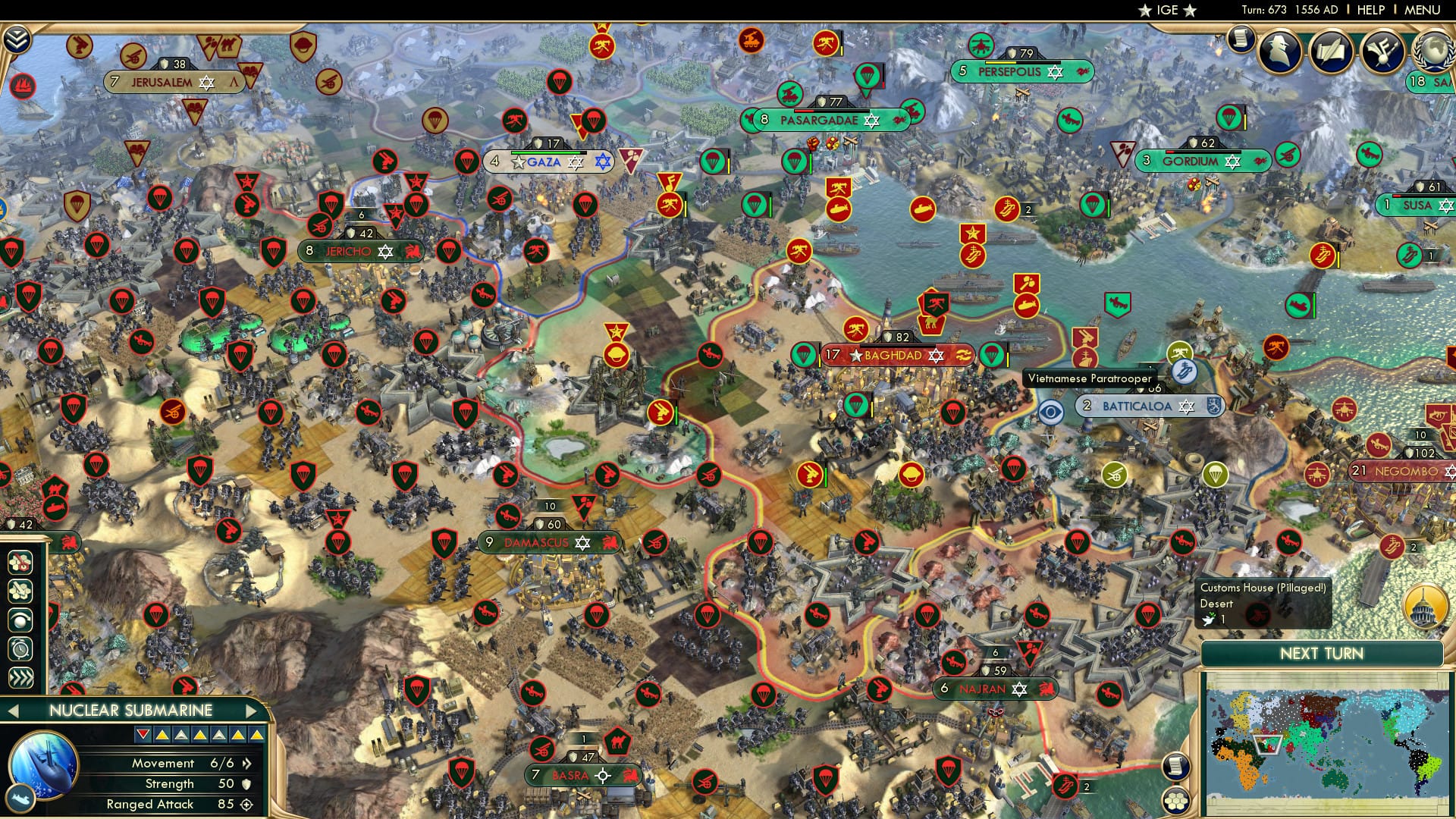The width and height of the screenshot is (1456, 819).
Task: Toggle the hex grid overlay icon
Action: 19,591
